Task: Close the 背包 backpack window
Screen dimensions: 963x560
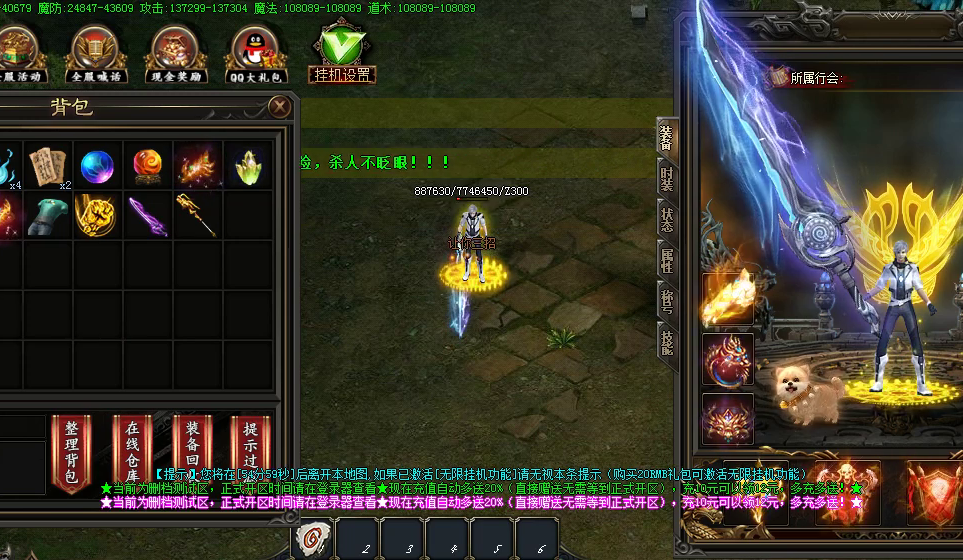Action: 282,107
